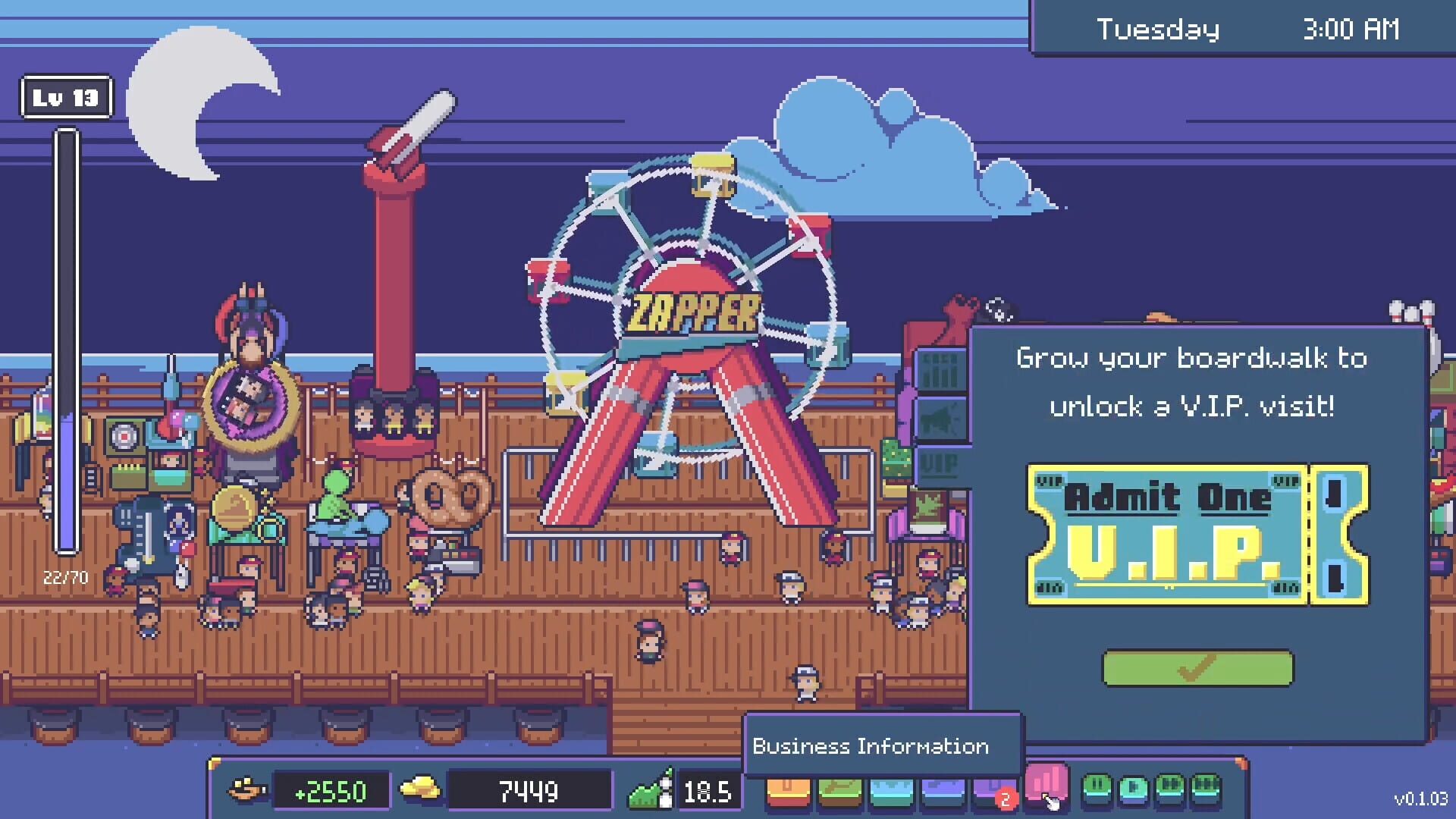The image size is (1456, 819).
Task: Select the fastest speed button
Action: (x=1206, y=789)
